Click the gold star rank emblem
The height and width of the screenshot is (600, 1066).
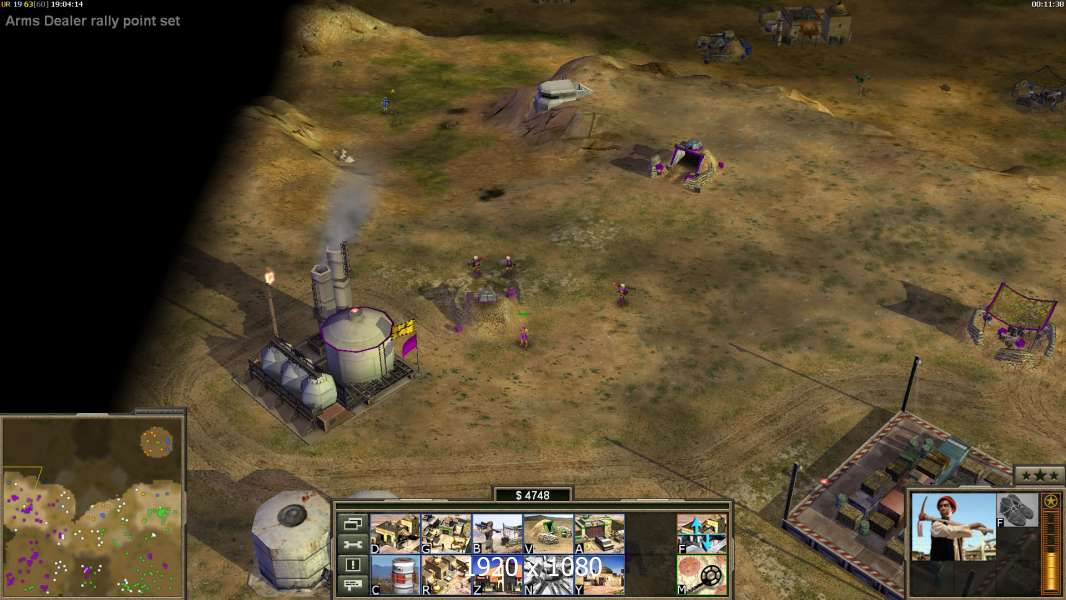pyautogui.click(x=1051, y=501)
